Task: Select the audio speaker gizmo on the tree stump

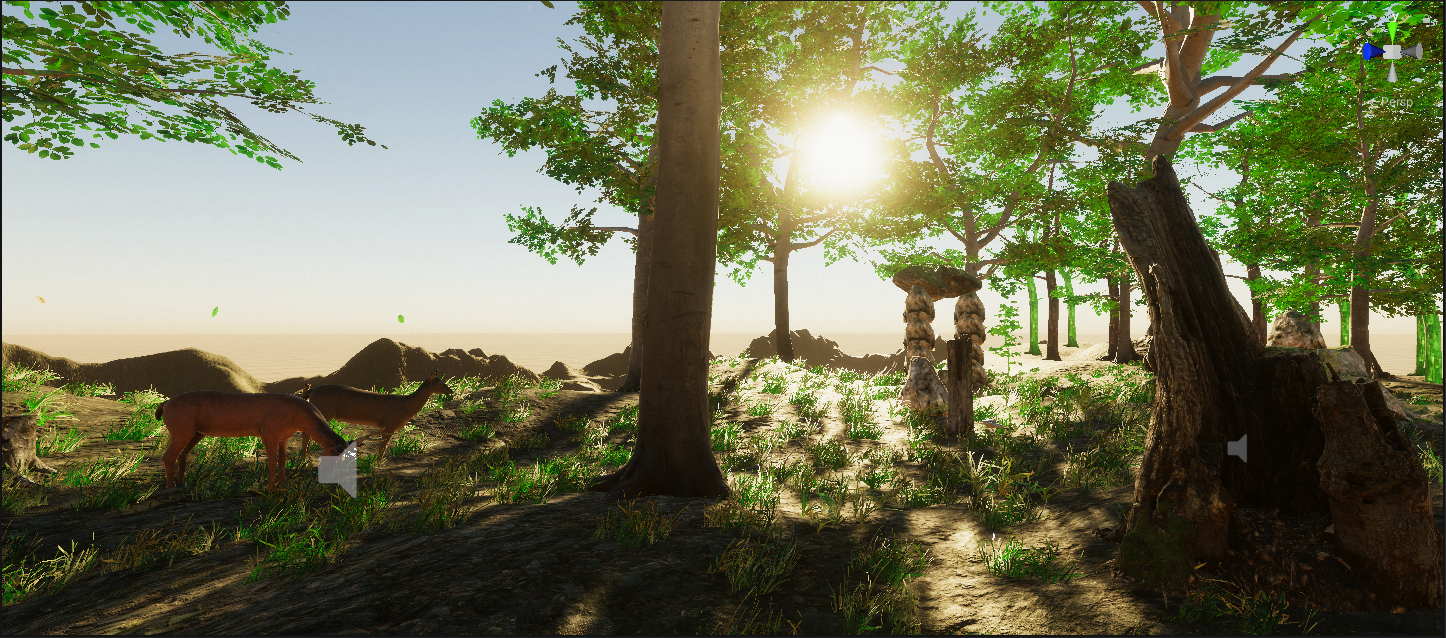Action: (1237, 449)
